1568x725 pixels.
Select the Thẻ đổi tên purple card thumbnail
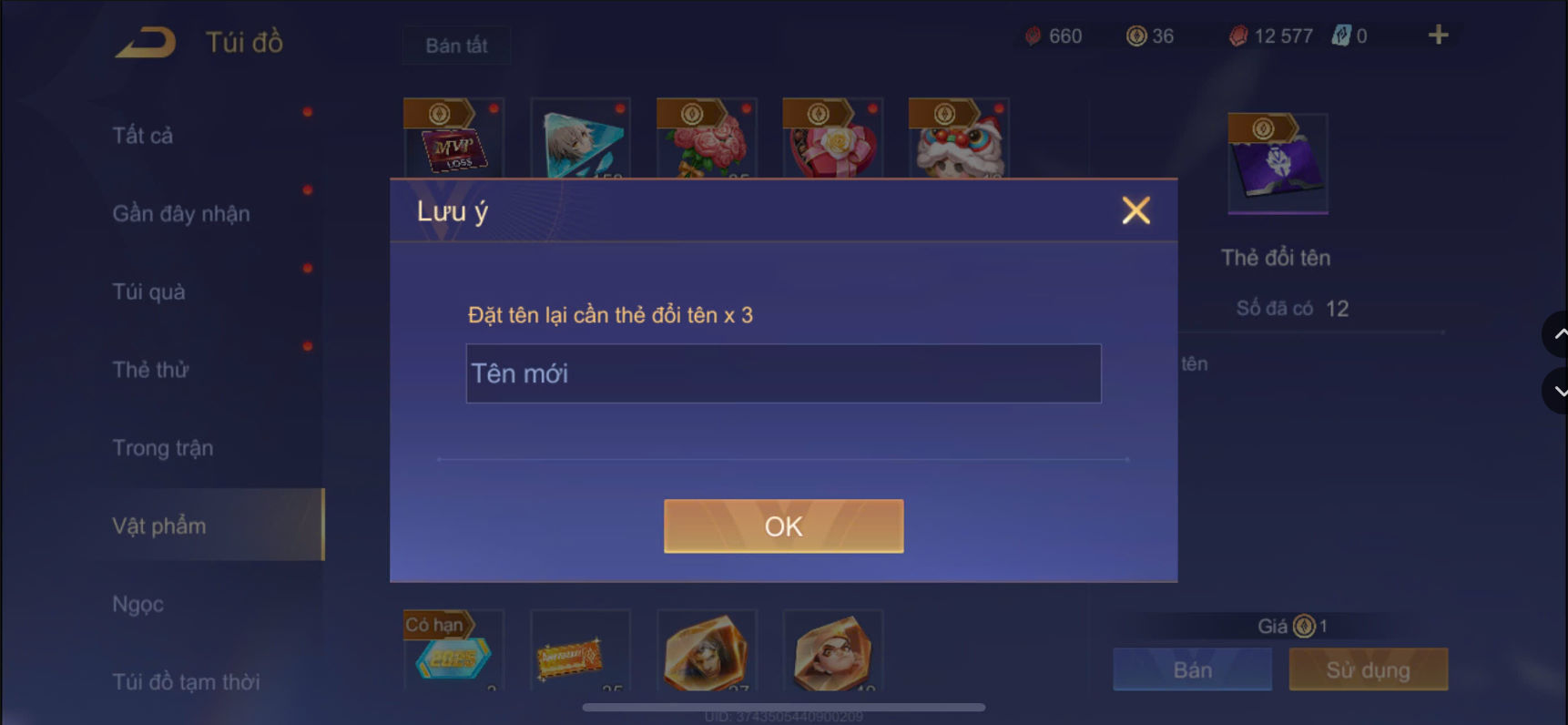1277,164
